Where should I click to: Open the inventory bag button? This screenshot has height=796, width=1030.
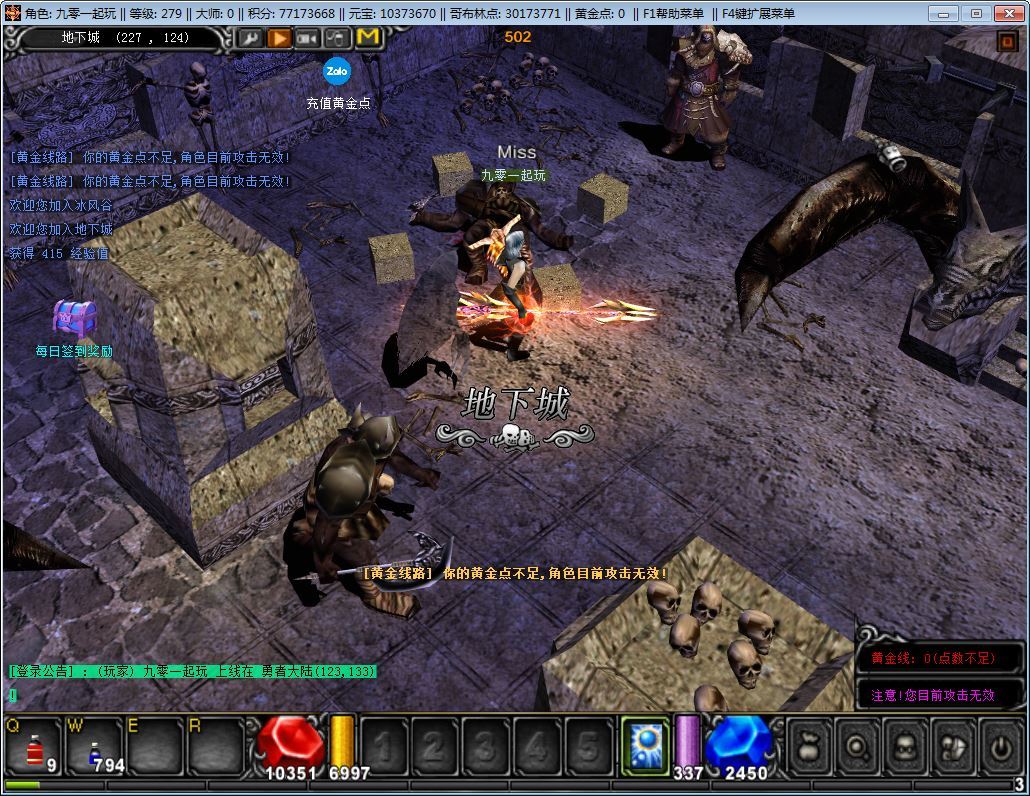pos(810,746)
